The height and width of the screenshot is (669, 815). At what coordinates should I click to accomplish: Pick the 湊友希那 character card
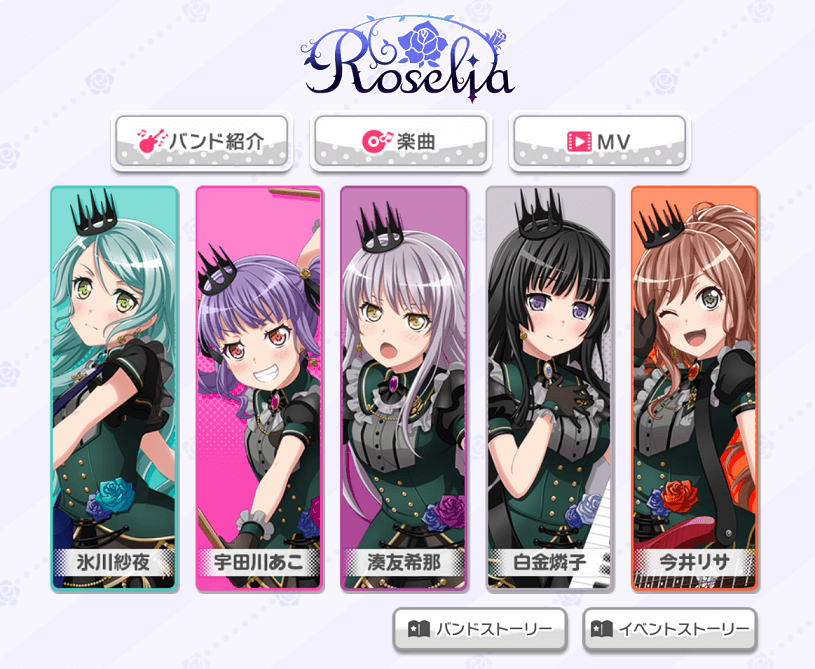click(404, 387)
